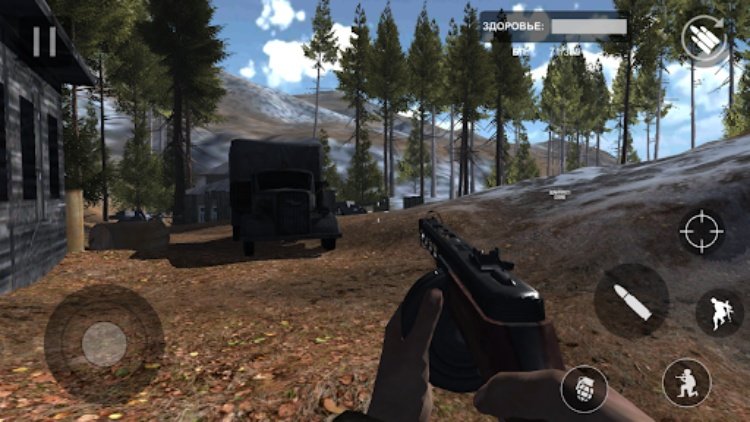The image size is (750, 422).
Task: Throw a grenade using the grenade icon
Action: [x=584, y=387]
